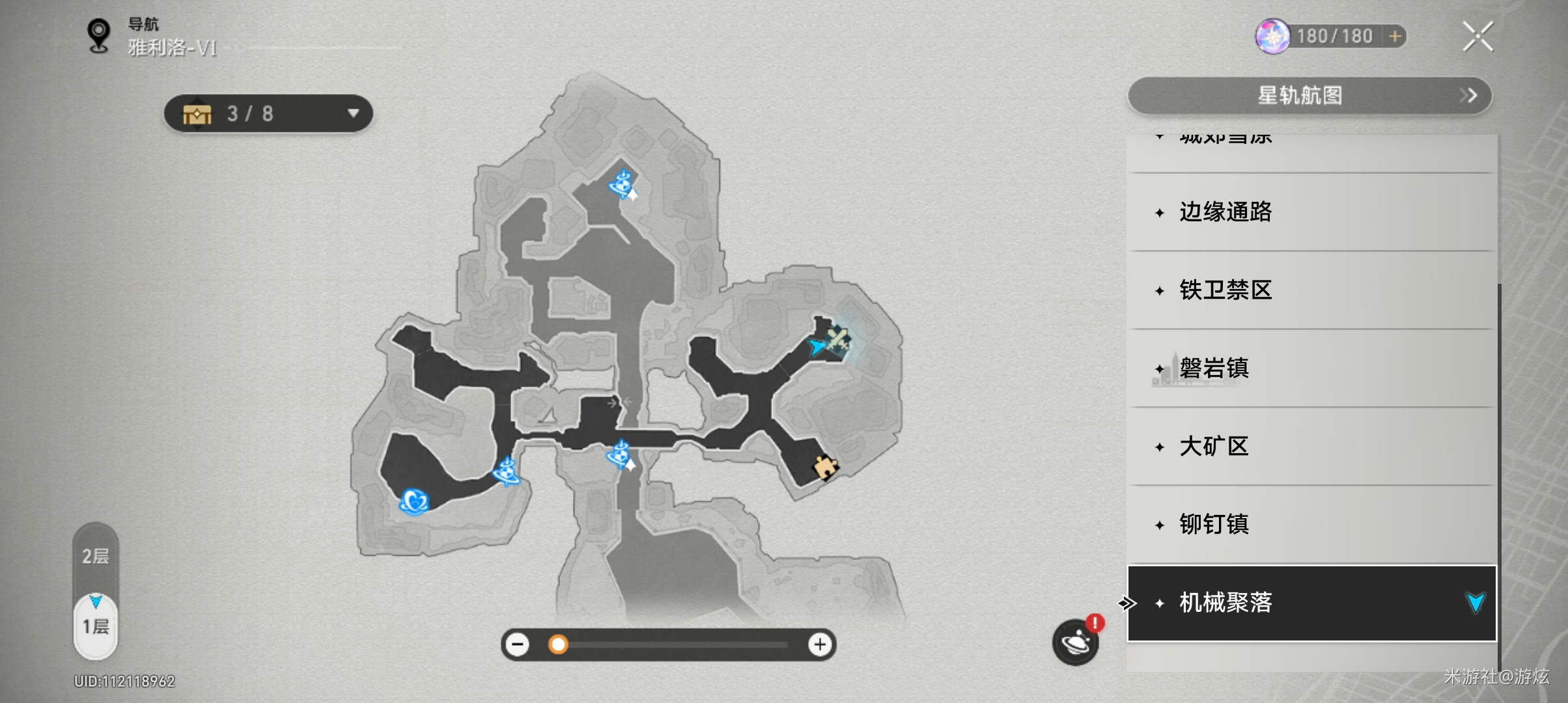Zoom out the map with minus button
1568x703 pixels.
[518, 644]
